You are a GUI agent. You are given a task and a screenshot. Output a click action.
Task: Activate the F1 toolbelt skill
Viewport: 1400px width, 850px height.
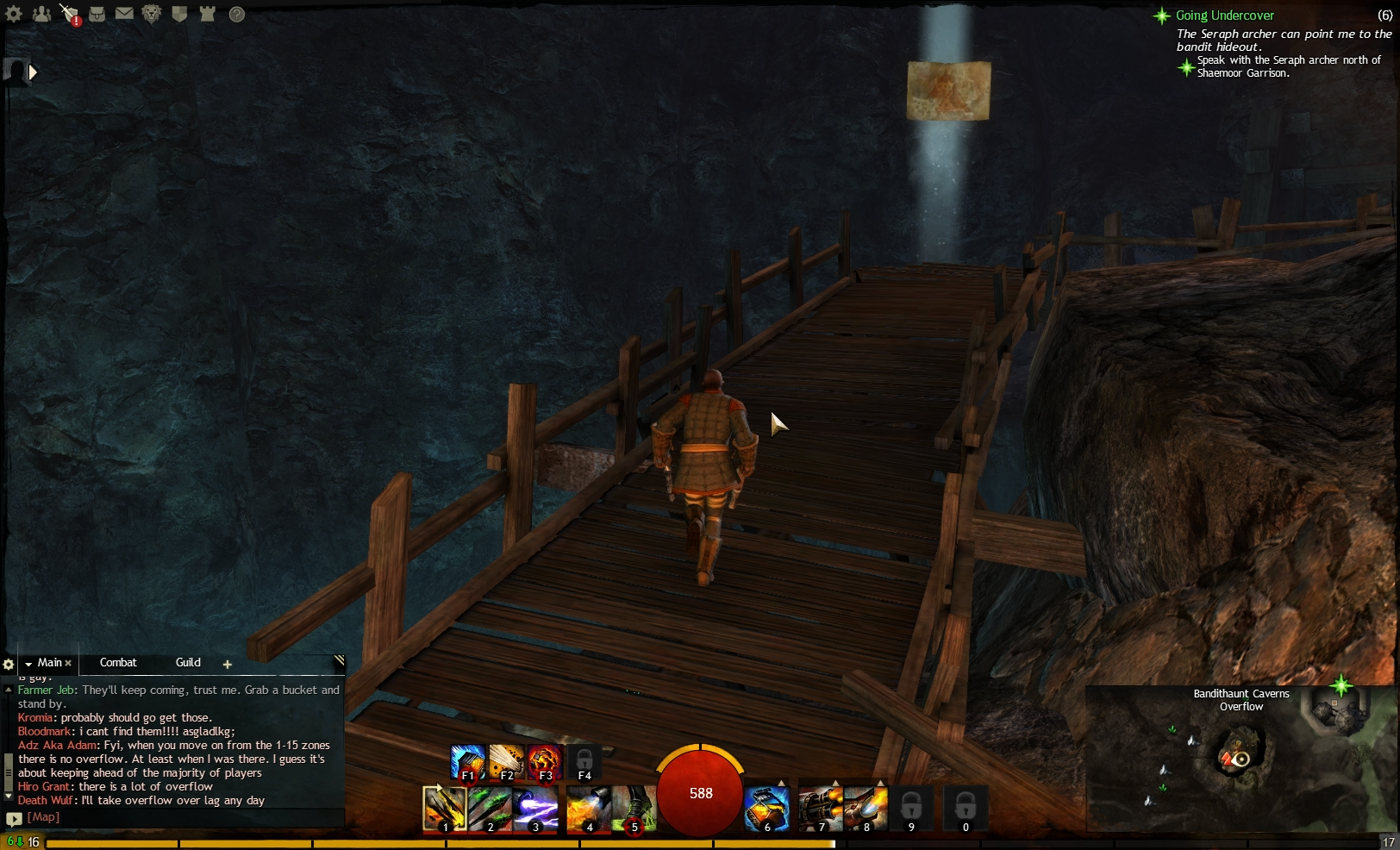pos(467,762)
